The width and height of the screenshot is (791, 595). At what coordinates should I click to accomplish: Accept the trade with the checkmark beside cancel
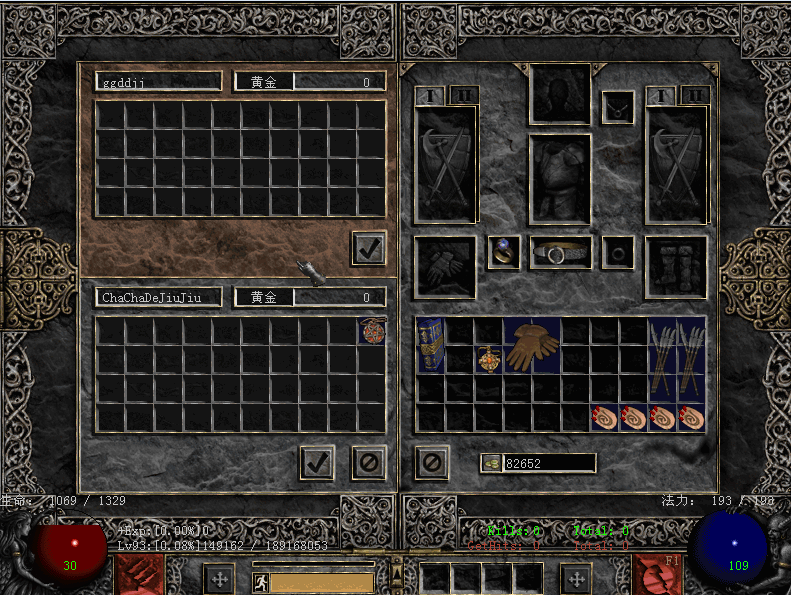point(317,462)
